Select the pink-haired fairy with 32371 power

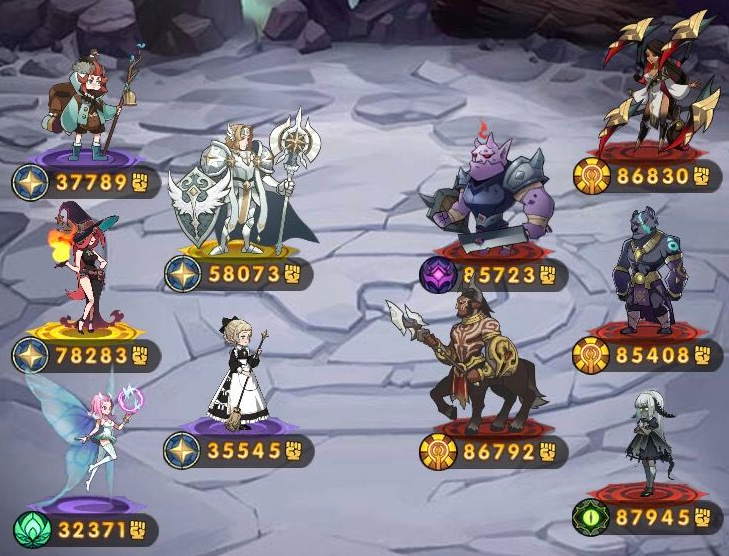tap(92, 435)
